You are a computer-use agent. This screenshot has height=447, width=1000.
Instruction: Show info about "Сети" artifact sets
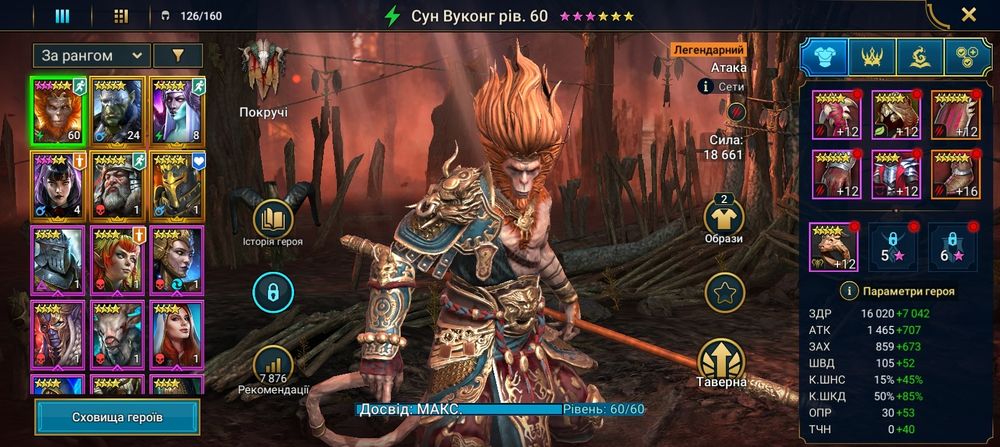pyautogui.click(x=706, y=87)
